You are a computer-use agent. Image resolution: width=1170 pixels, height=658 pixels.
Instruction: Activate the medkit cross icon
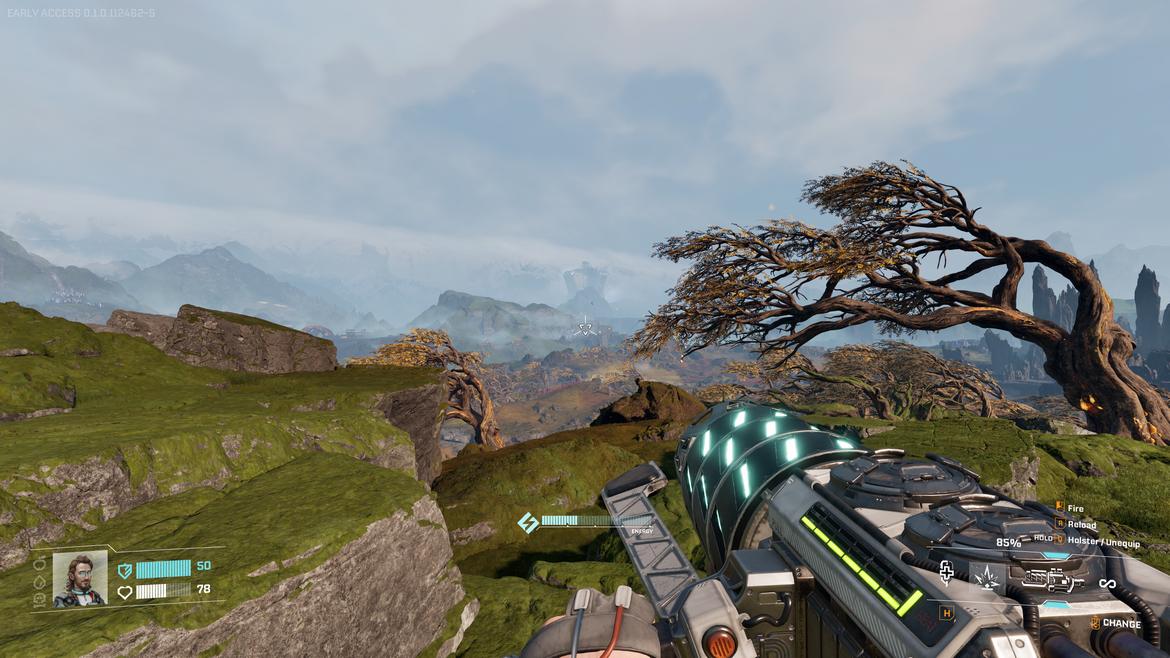pos(946,570)
